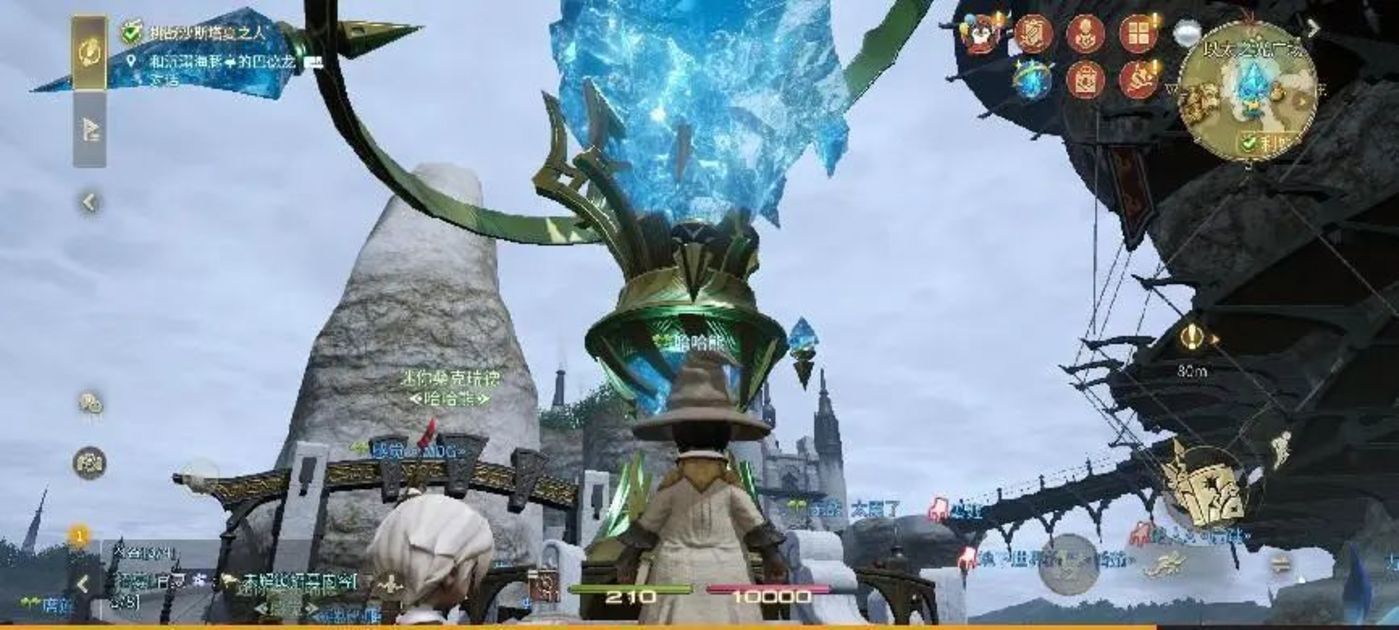Open the red bag icon
Viewport: 1399px width, 630px height.
[1085, 80]
